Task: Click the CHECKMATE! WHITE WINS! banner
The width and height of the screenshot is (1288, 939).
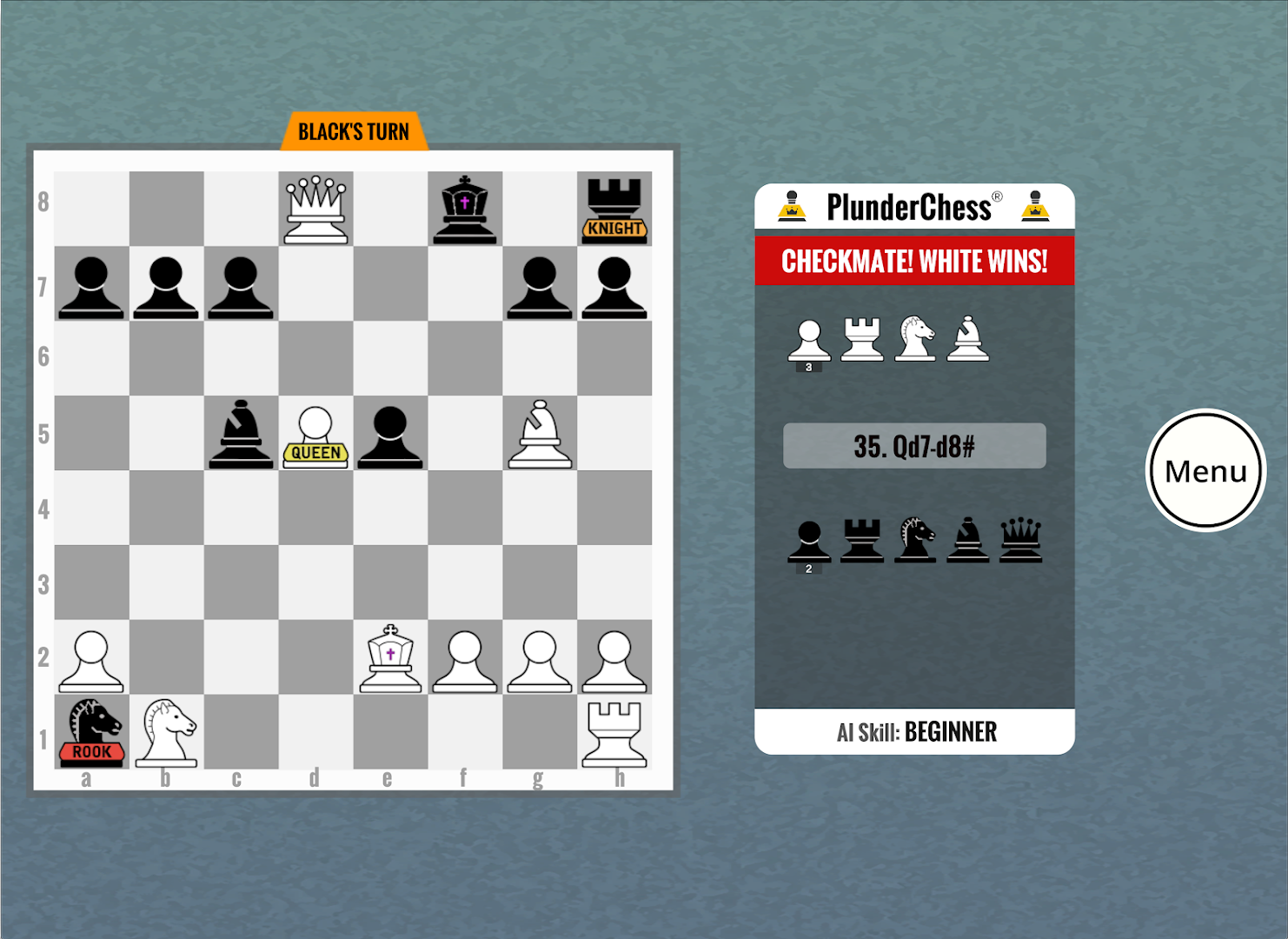Action: (914, 262)
